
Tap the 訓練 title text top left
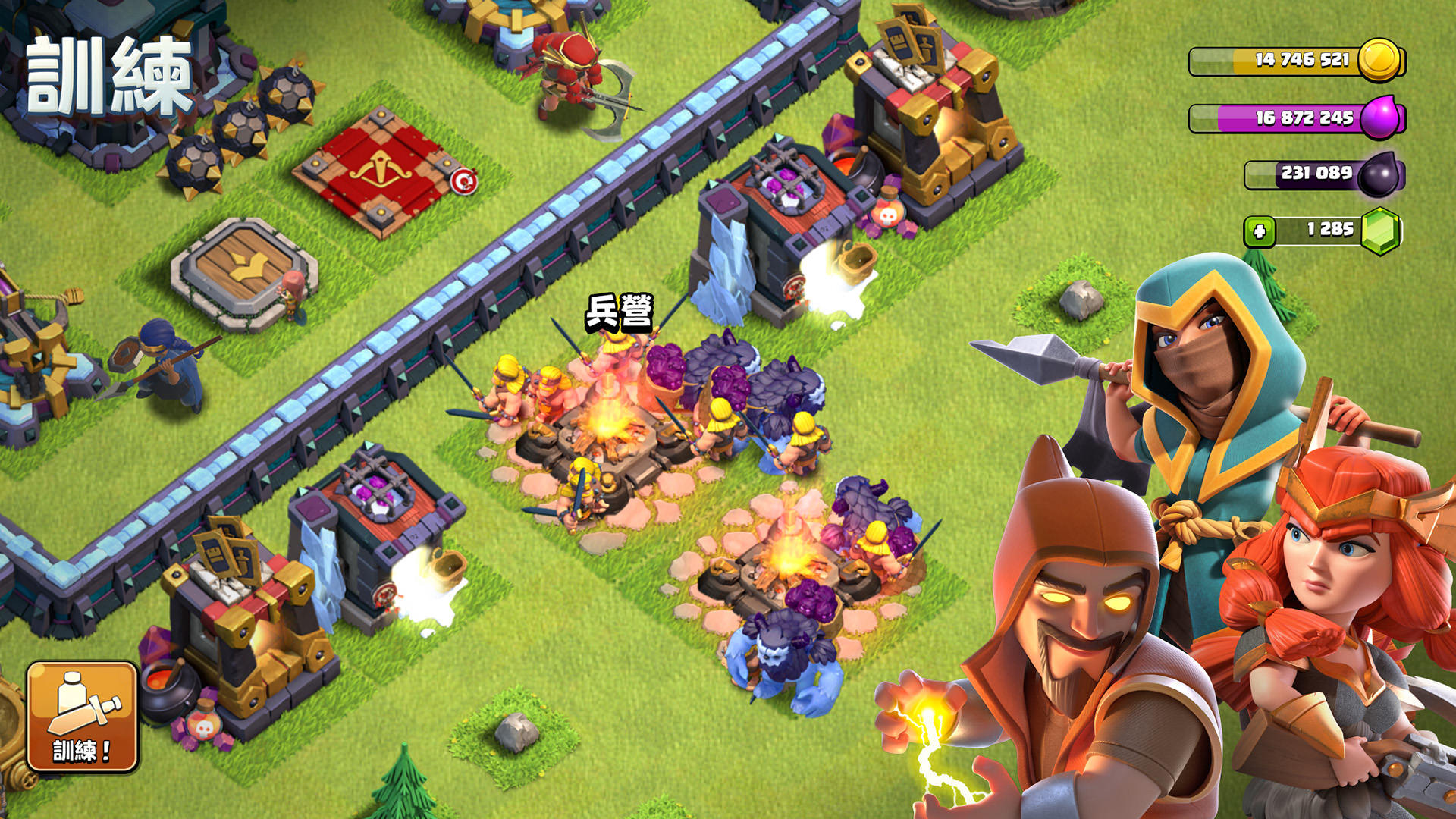point(106,72)
